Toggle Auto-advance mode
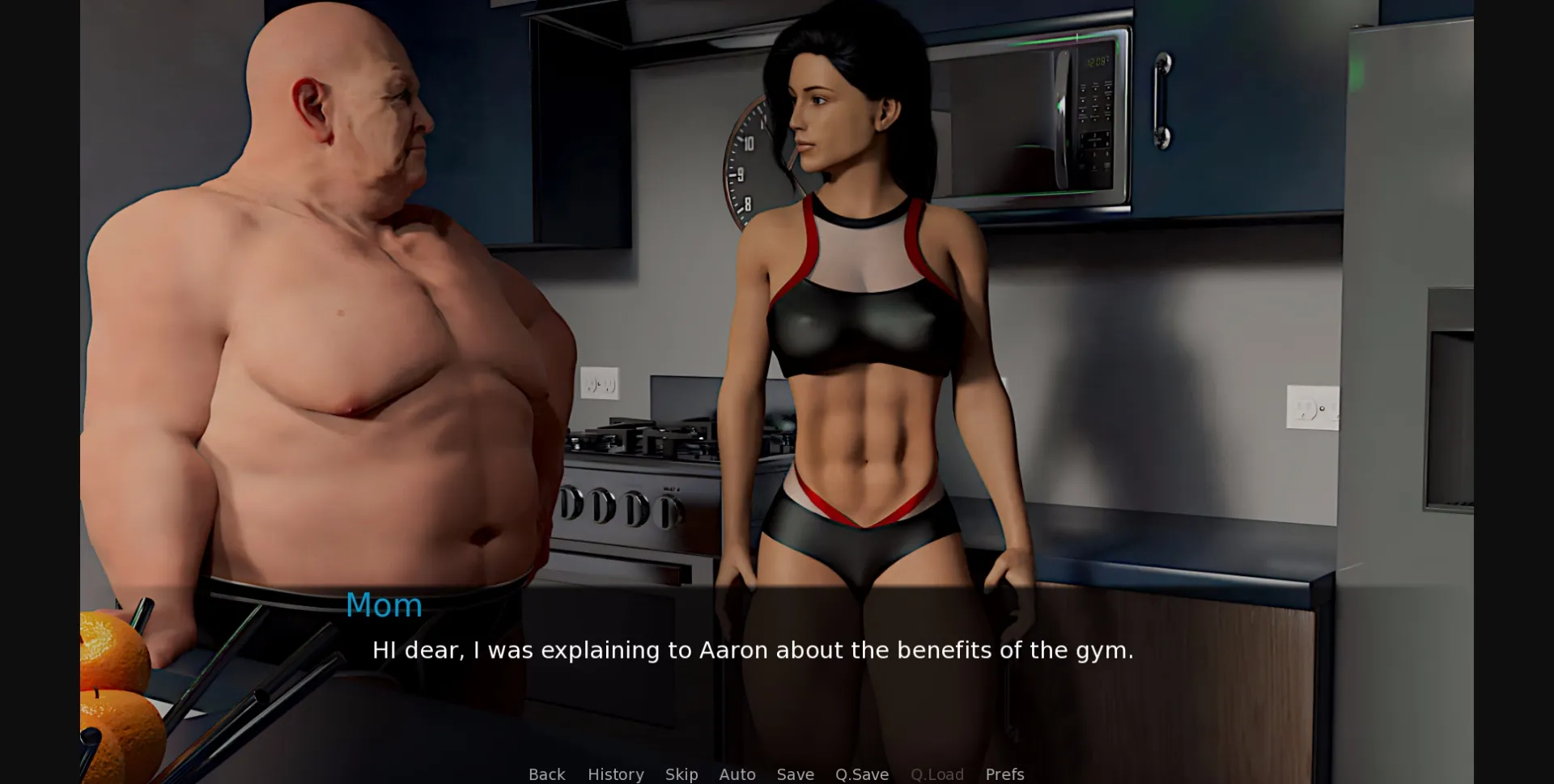Viewport: 1554px width, 784px height. (x=737, y=774)
